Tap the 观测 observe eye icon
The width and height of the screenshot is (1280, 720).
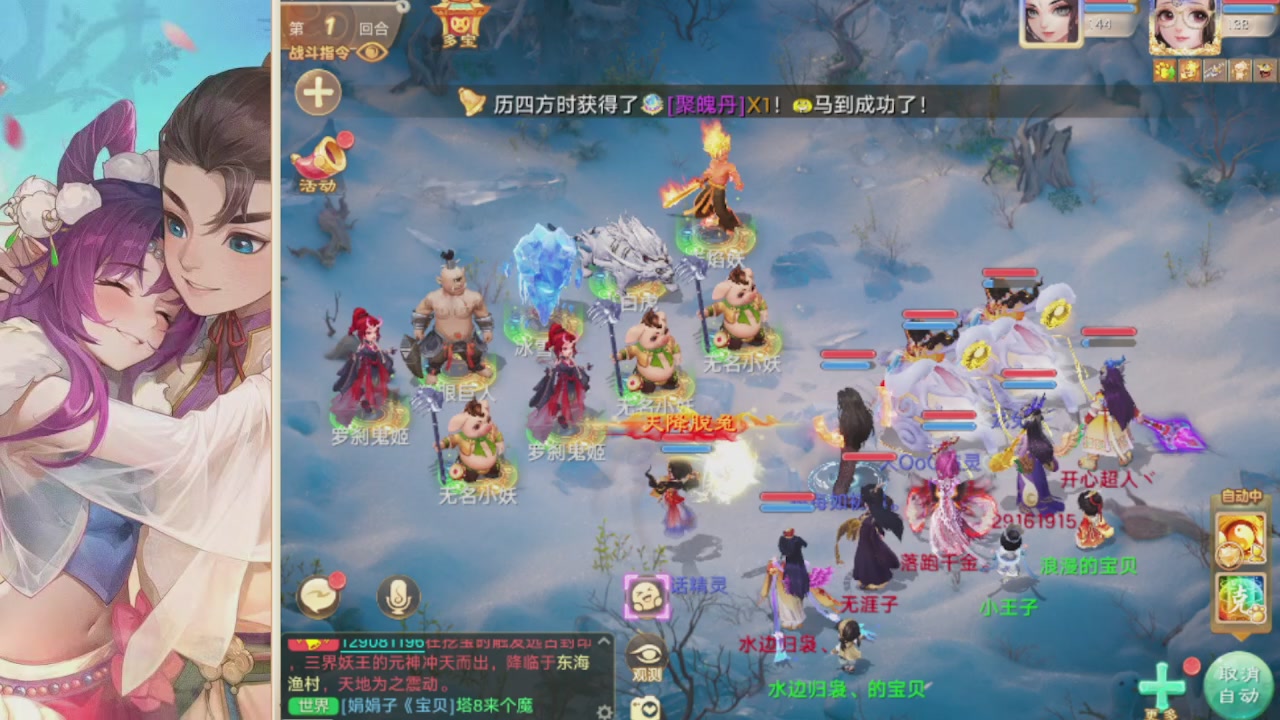coord(646,652)
